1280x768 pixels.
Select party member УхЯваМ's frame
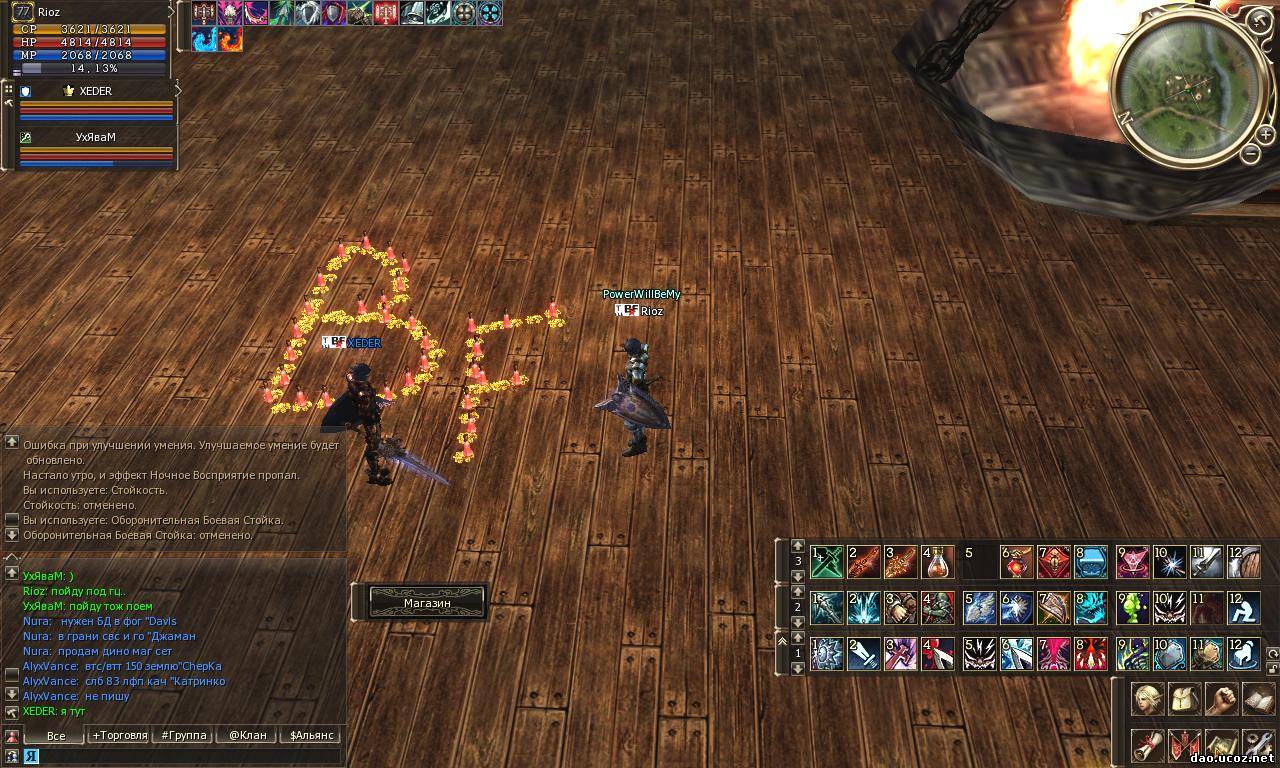pos(96,148)
